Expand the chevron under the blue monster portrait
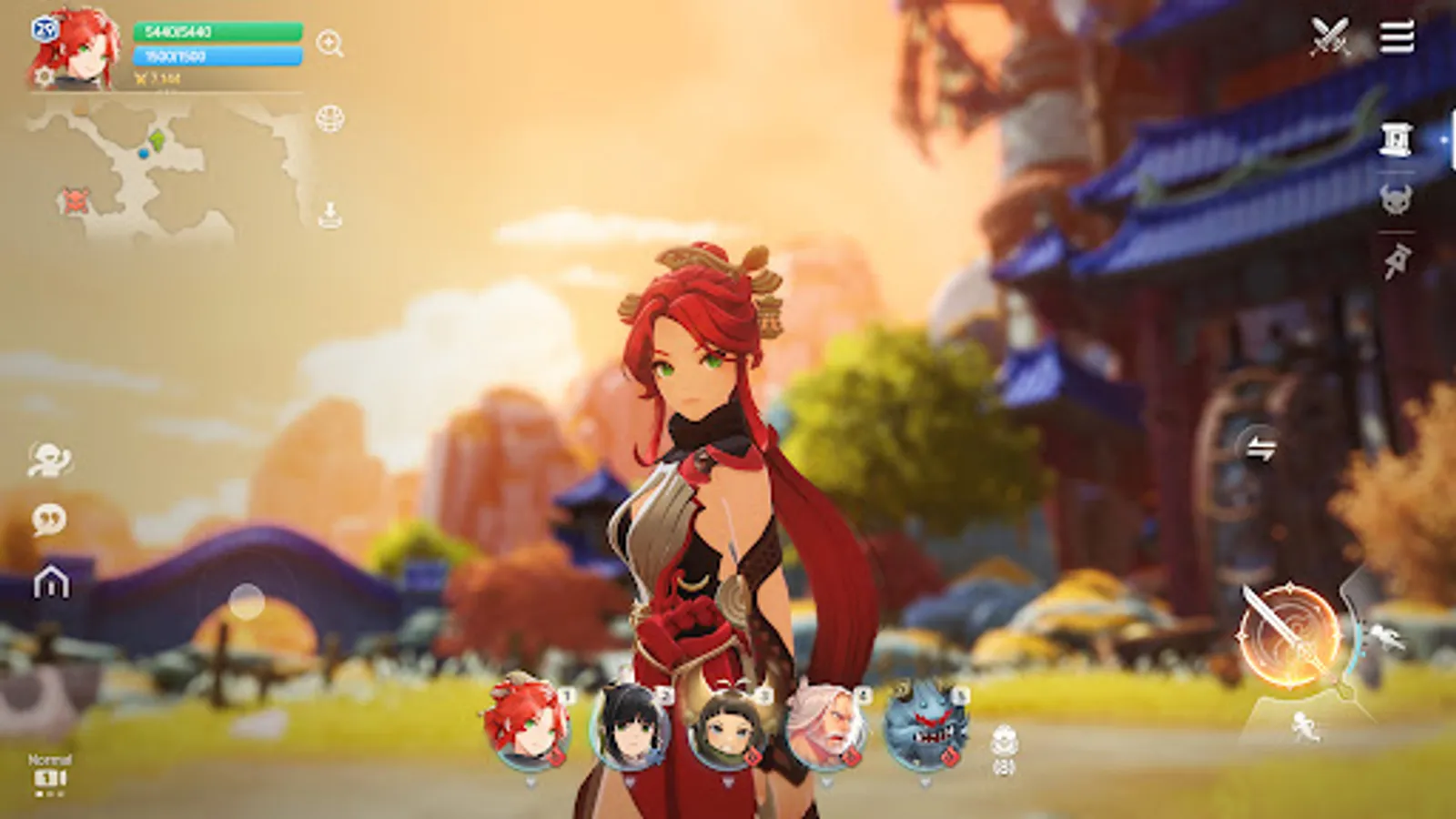Viewport: 1456px width, 819px height. [x=925, y=780]
